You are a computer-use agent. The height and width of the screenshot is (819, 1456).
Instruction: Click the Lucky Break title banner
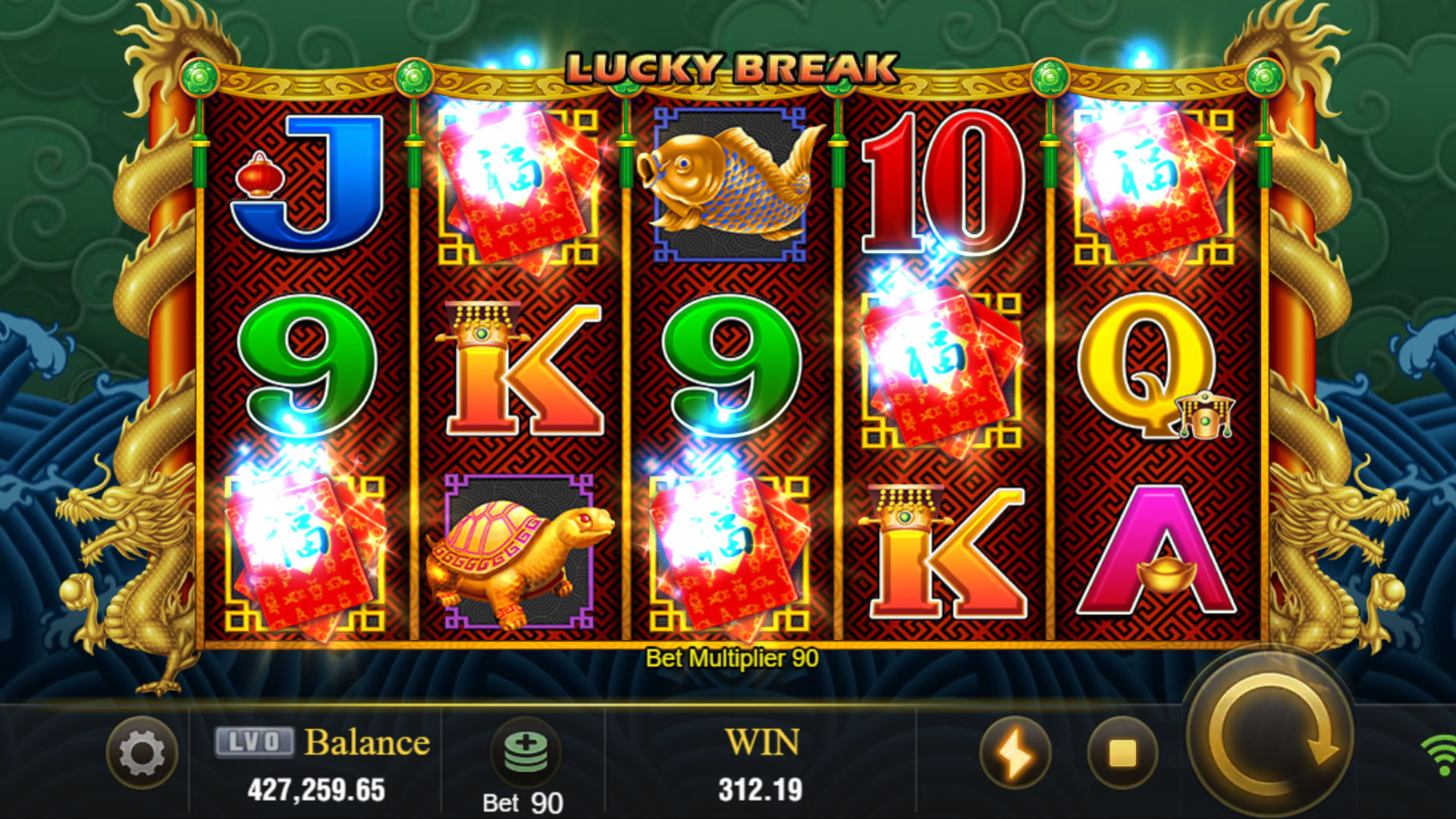[730, 68]
